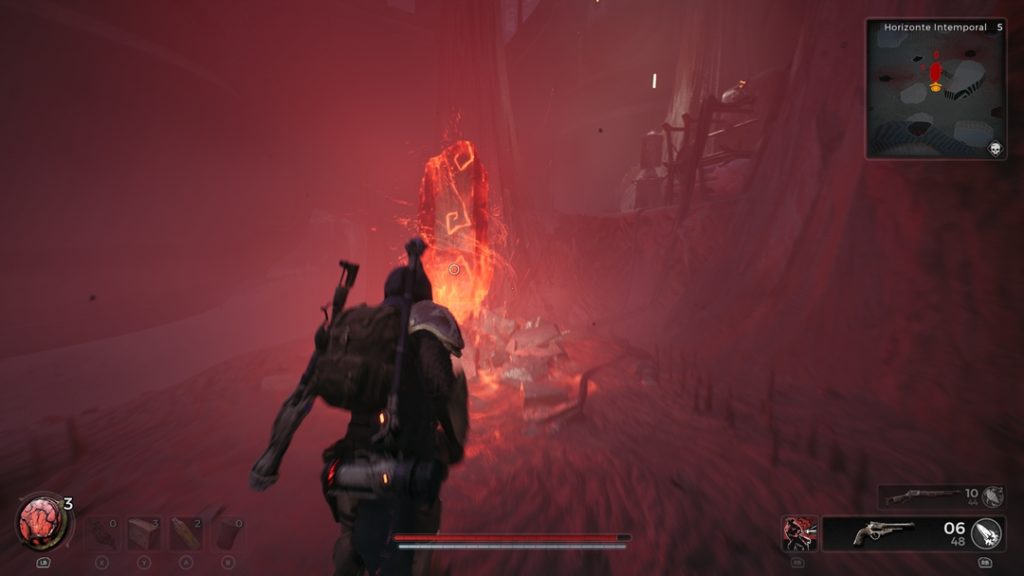The height and width of the screenshot is (576, 1024).
Task: Select the quick item slot holding 2
Action: coord(186,533)
